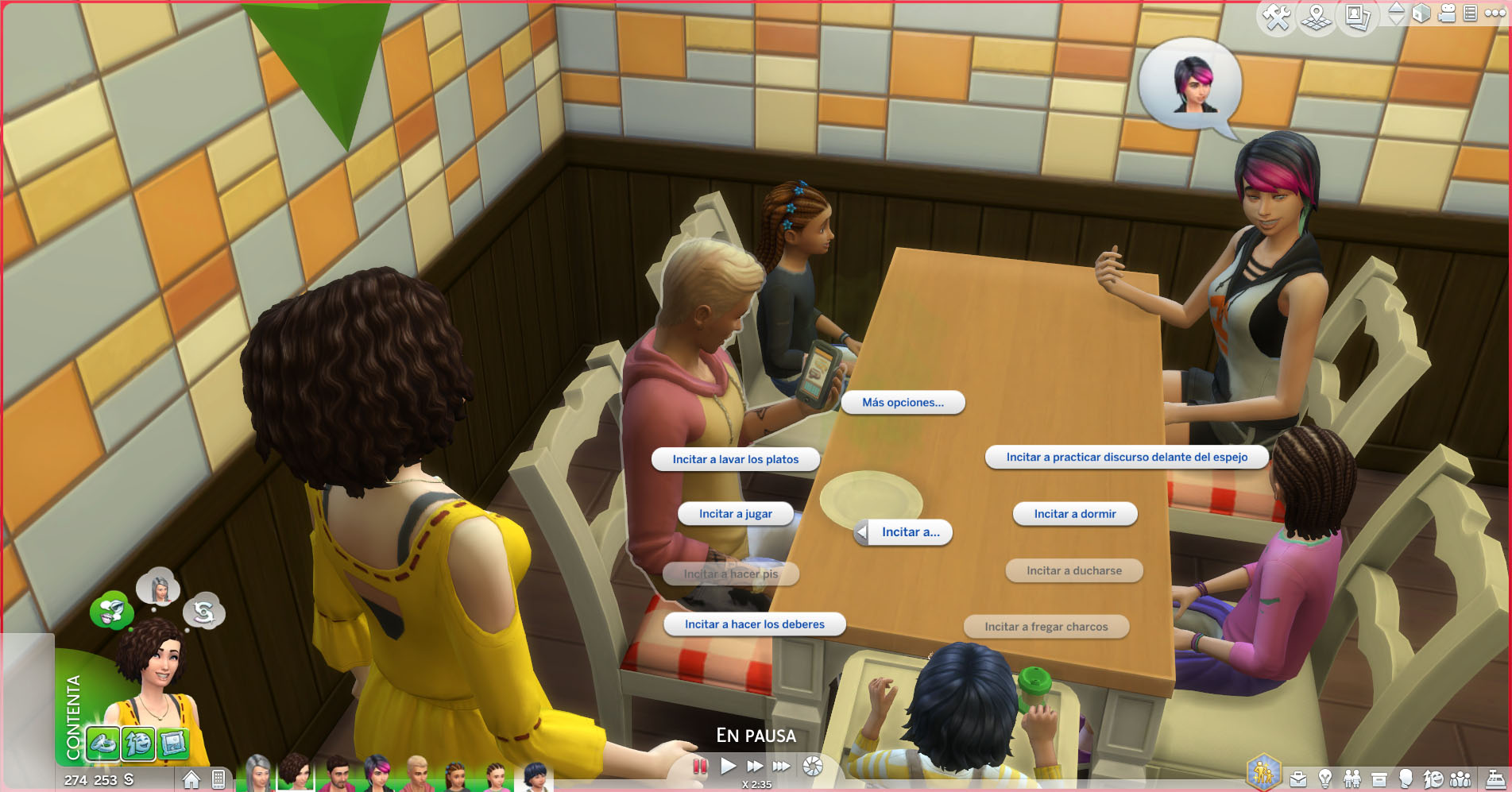Click the red pause button
Image resolution: width=1512 pixels, height=792 pixels.
click(699, 766)
